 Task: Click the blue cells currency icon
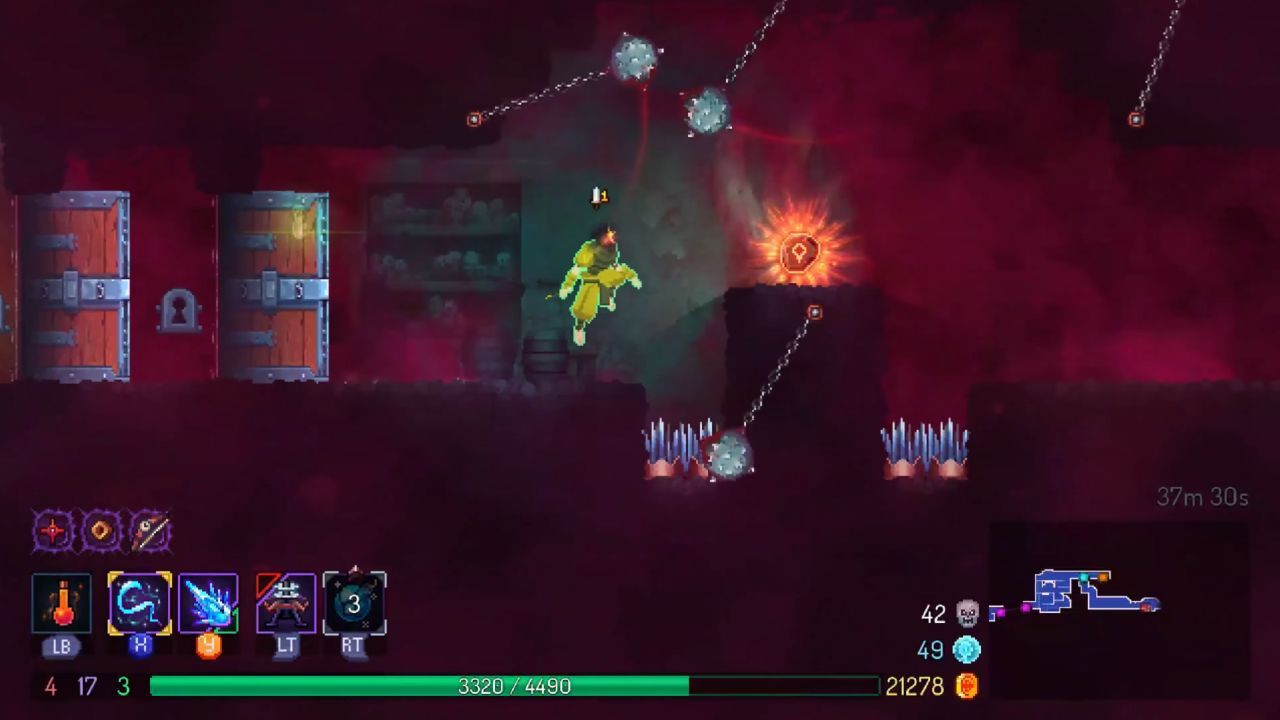pyautogui.click(x=967, y=650)
